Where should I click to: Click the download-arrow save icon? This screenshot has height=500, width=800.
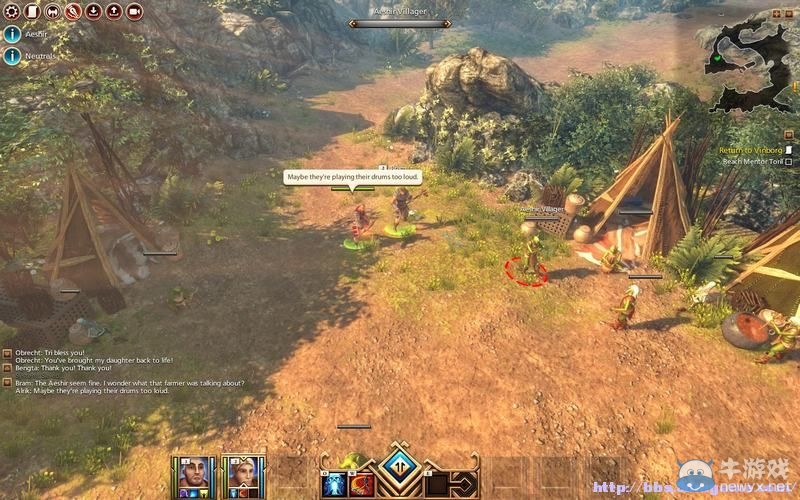pos(93,12)
